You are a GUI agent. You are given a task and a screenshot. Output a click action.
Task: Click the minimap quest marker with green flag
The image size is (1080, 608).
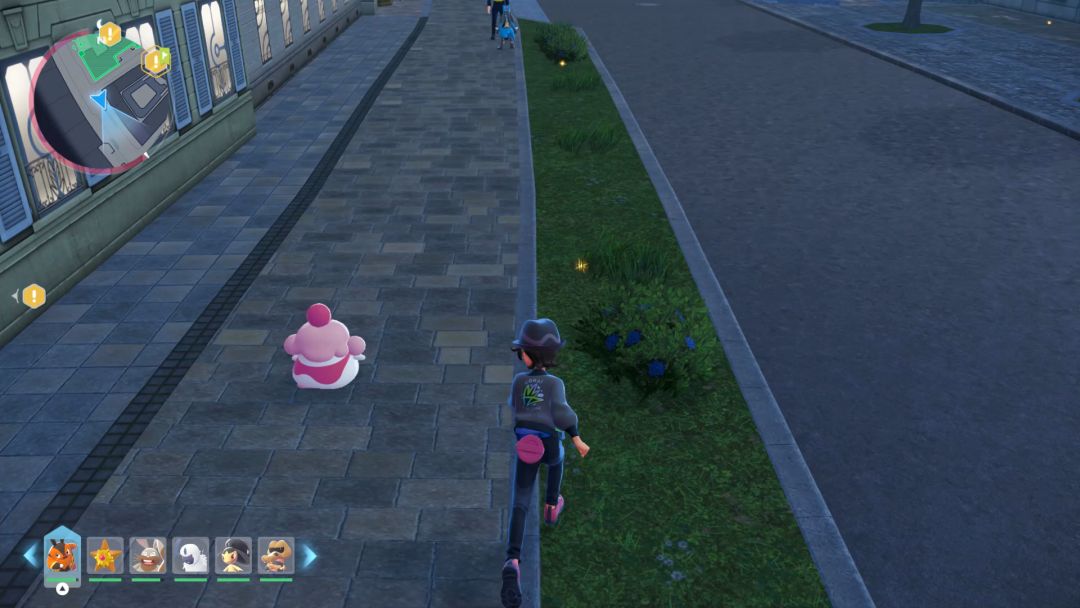pyautogui.click(x=156, y=61)
